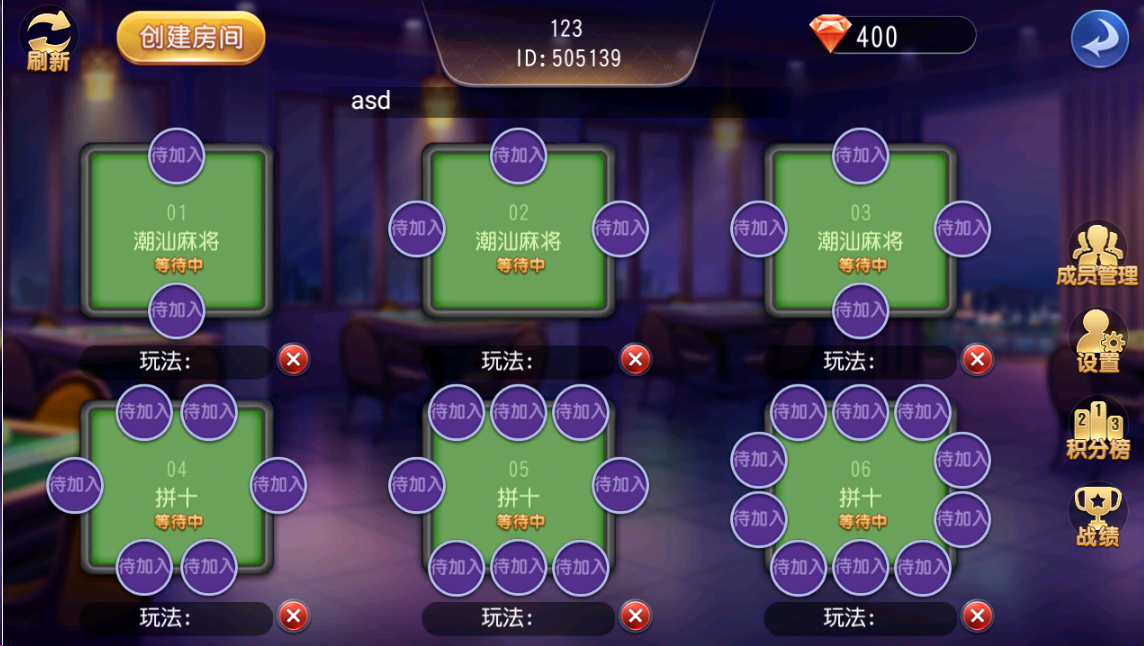The image size is (1144, 646).
Task: Delete table 01 with its red X
Action: 293,359
